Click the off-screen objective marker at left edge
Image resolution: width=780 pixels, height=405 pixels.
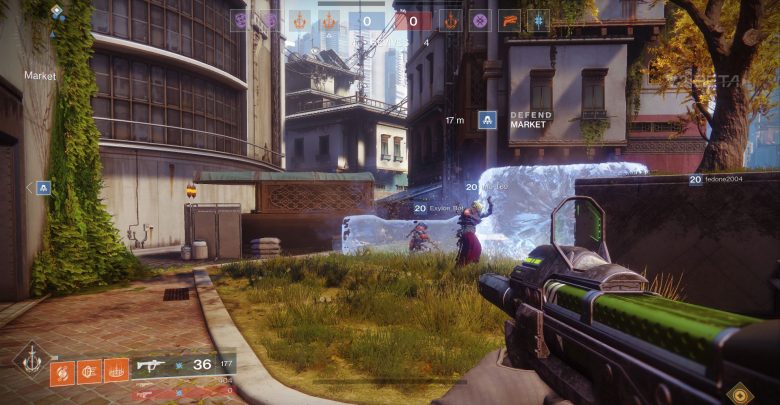point(43,188)
